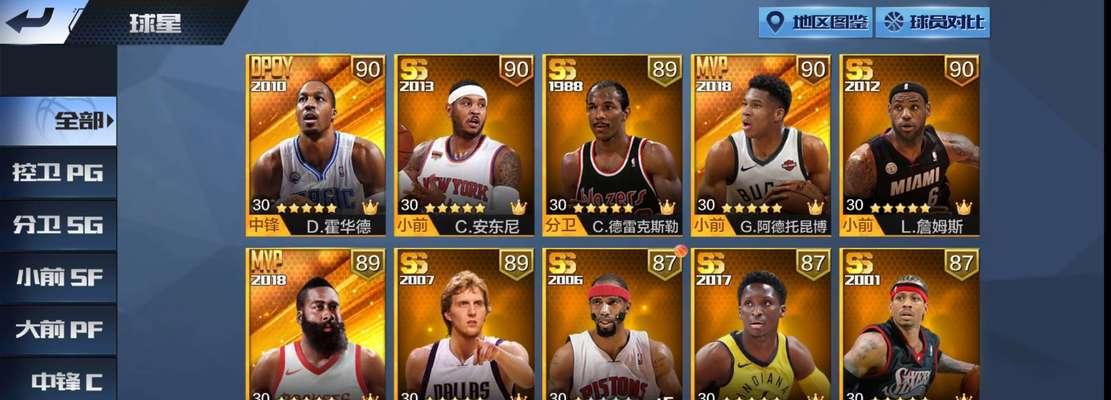Pick the L.詹姆斯 Miami card
The height and width of the screenshot is (400, 1111).
pyautogui.click(x=909, y=145)
